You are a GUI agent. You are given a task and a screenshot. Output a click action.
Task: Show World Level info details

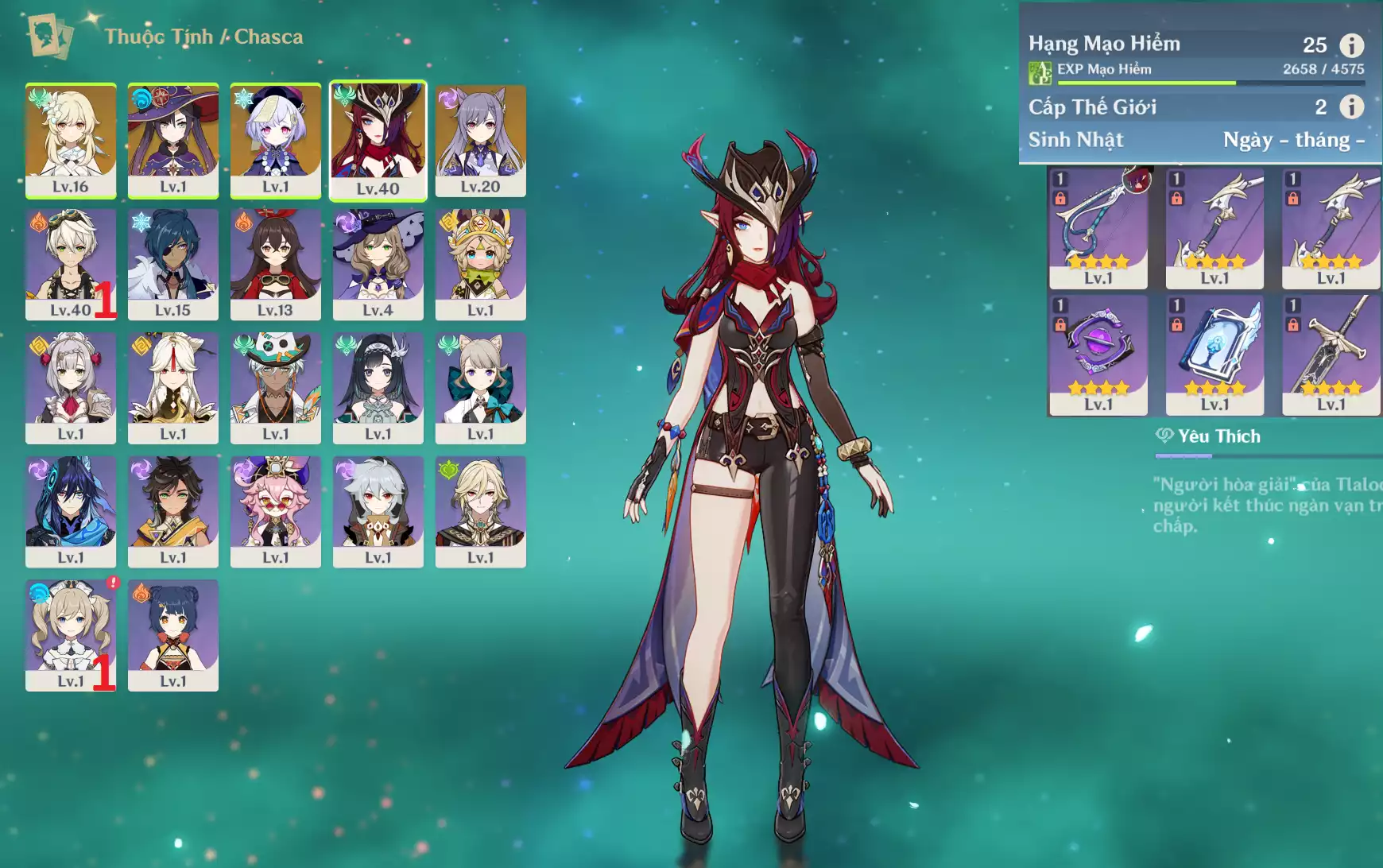point(1351,107)
